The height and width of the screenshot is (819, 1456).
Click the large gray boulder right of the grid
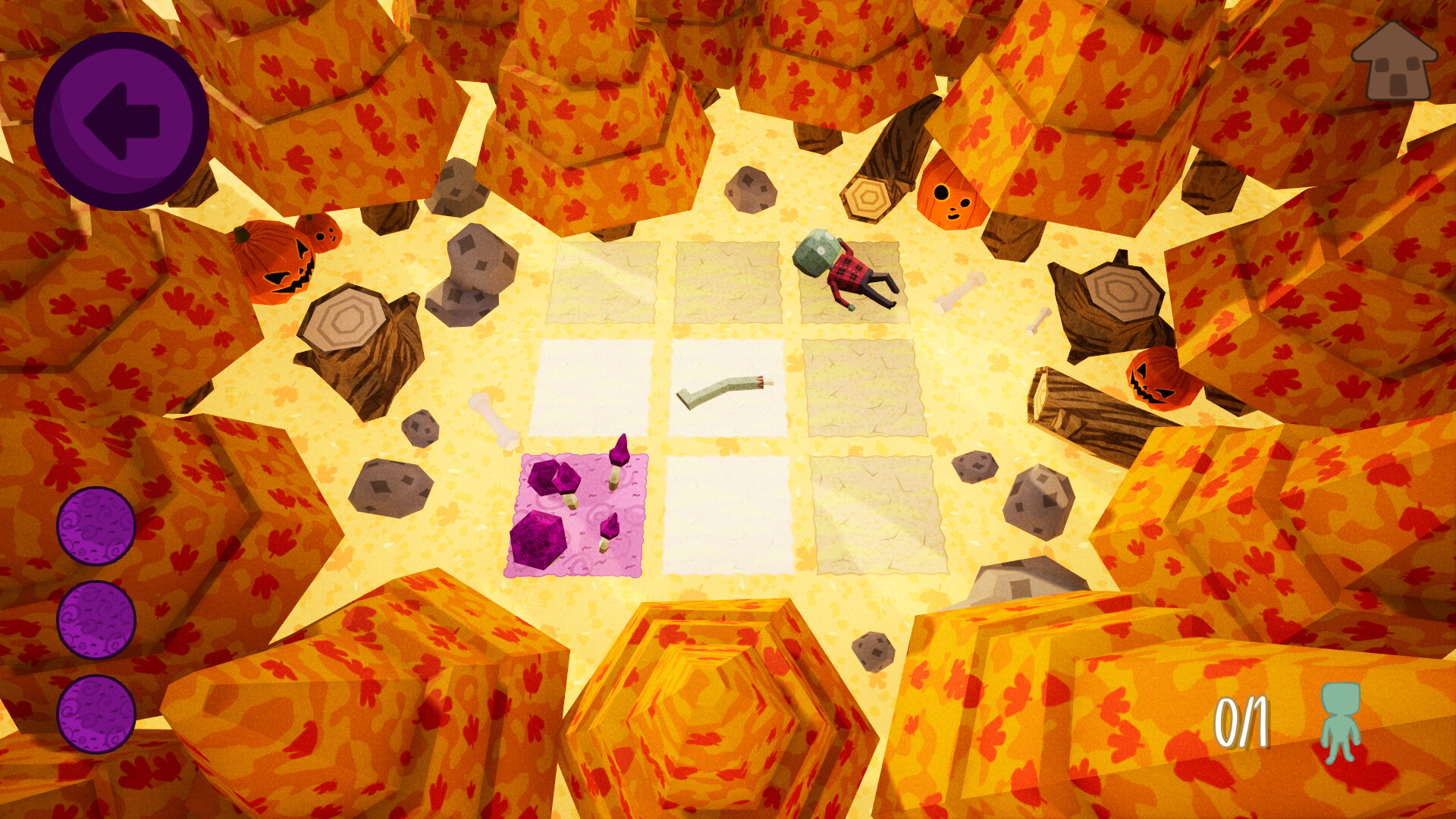pos(1039,500)
